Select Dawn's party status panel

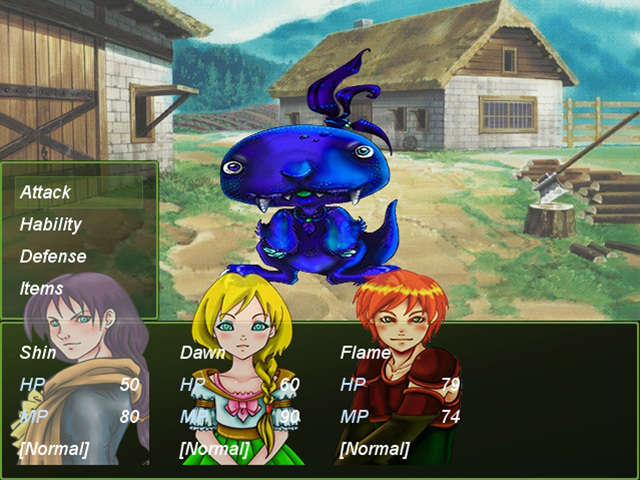[240, 400]
